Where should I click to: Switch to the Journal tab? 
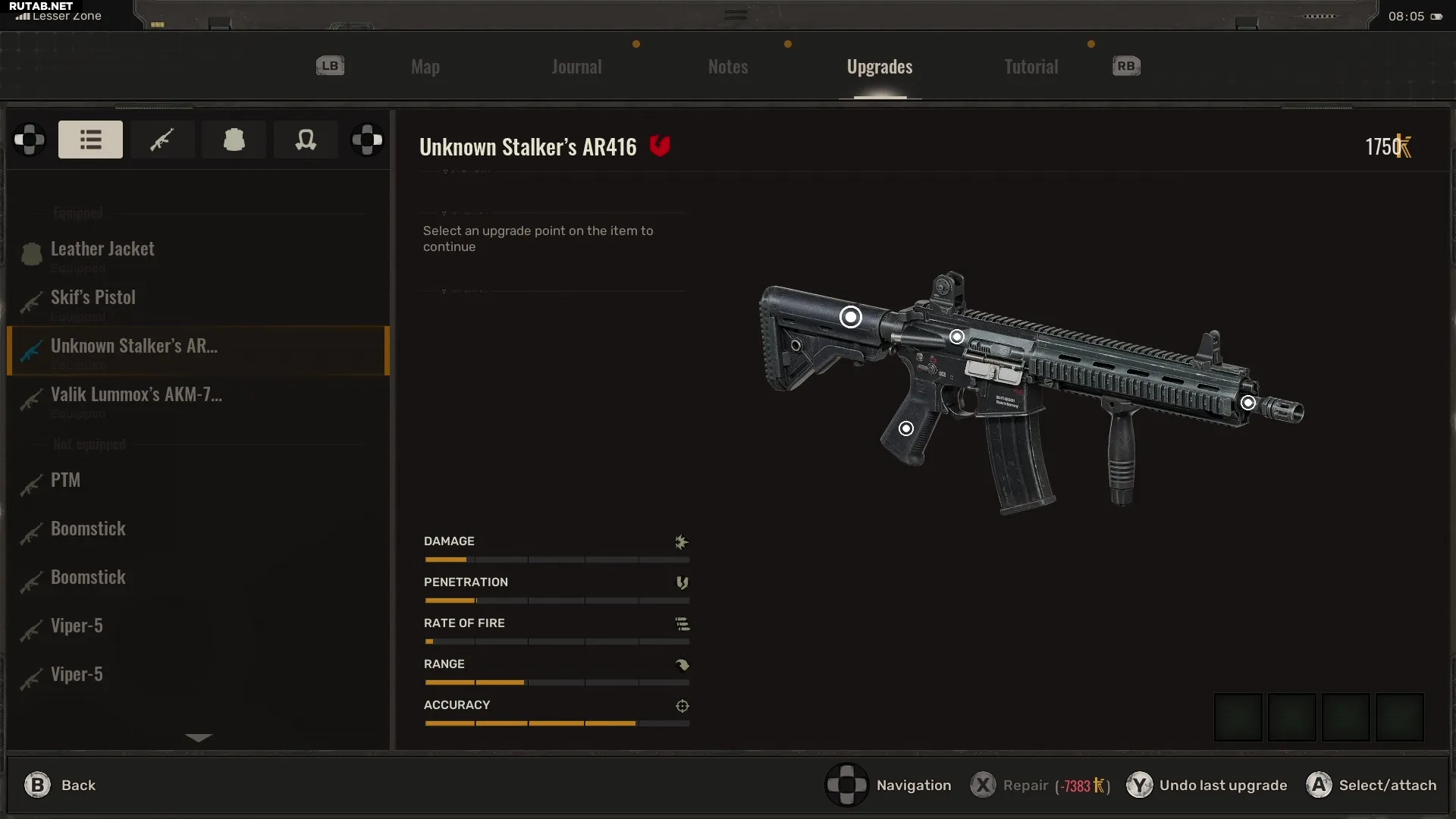pos(576,67)
